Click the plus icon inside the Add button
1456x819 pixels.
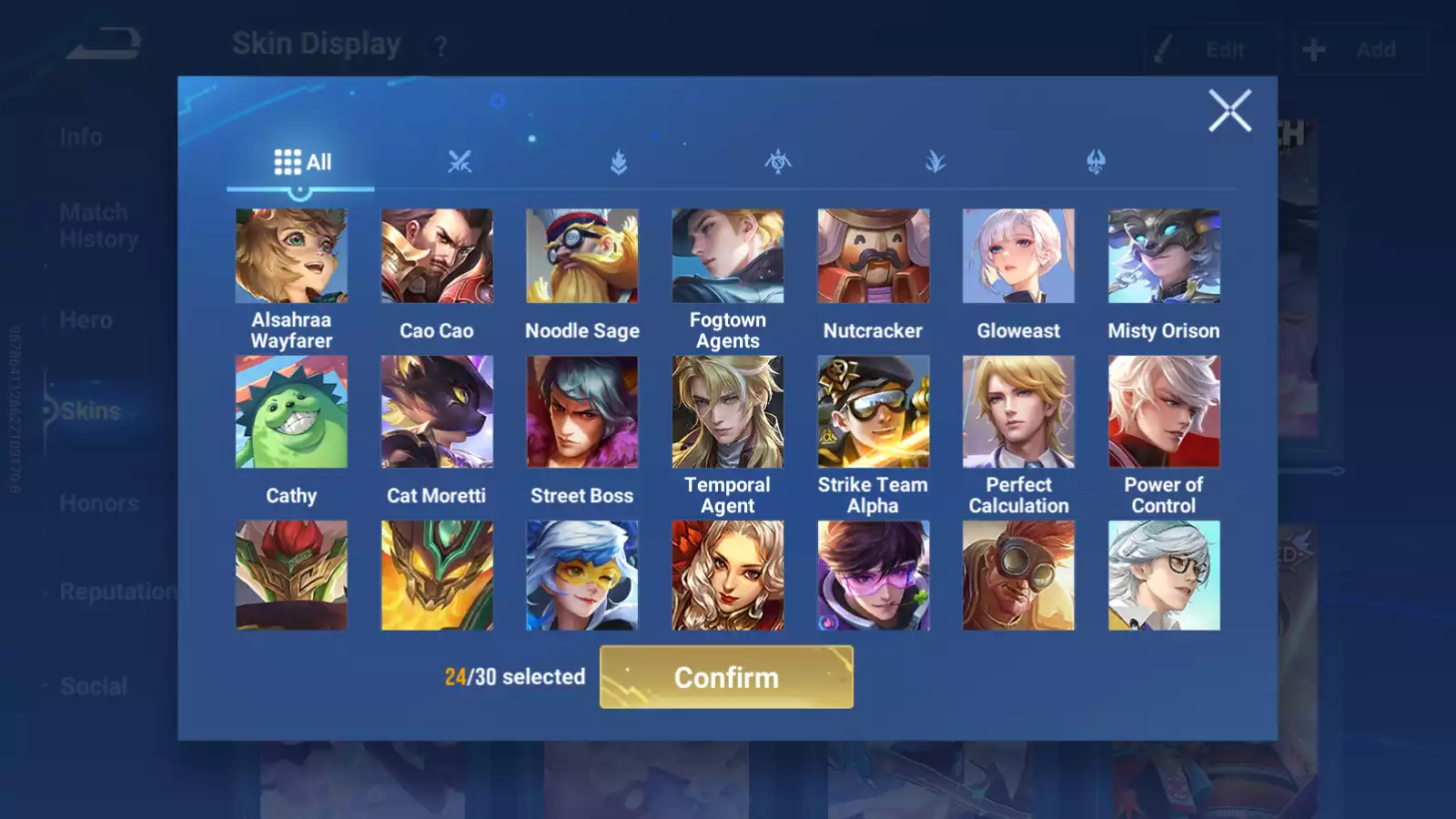pos(1312,49)
